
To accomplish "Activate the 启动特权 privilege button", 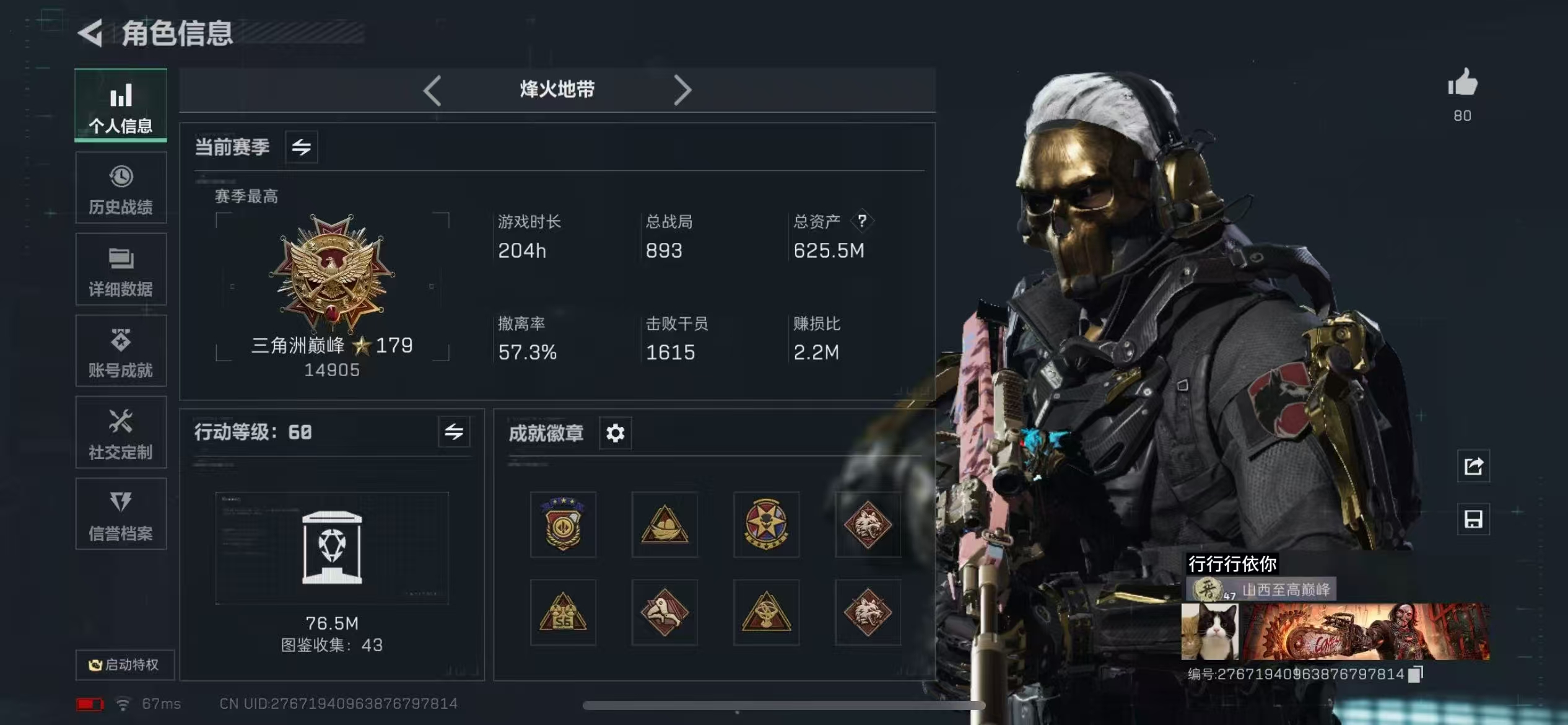I will click(x=124, y=664).
